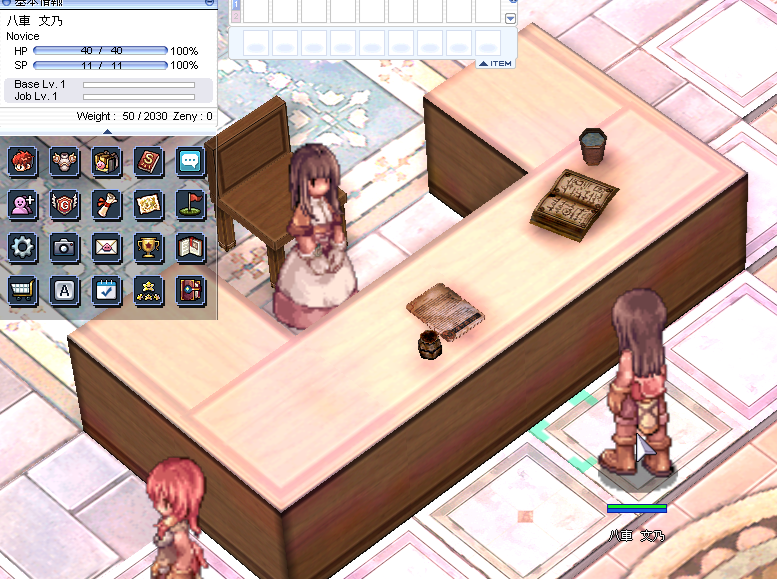Open the gold trophy achievements icon
Screen dimensions: 777x579
(148, 247)
